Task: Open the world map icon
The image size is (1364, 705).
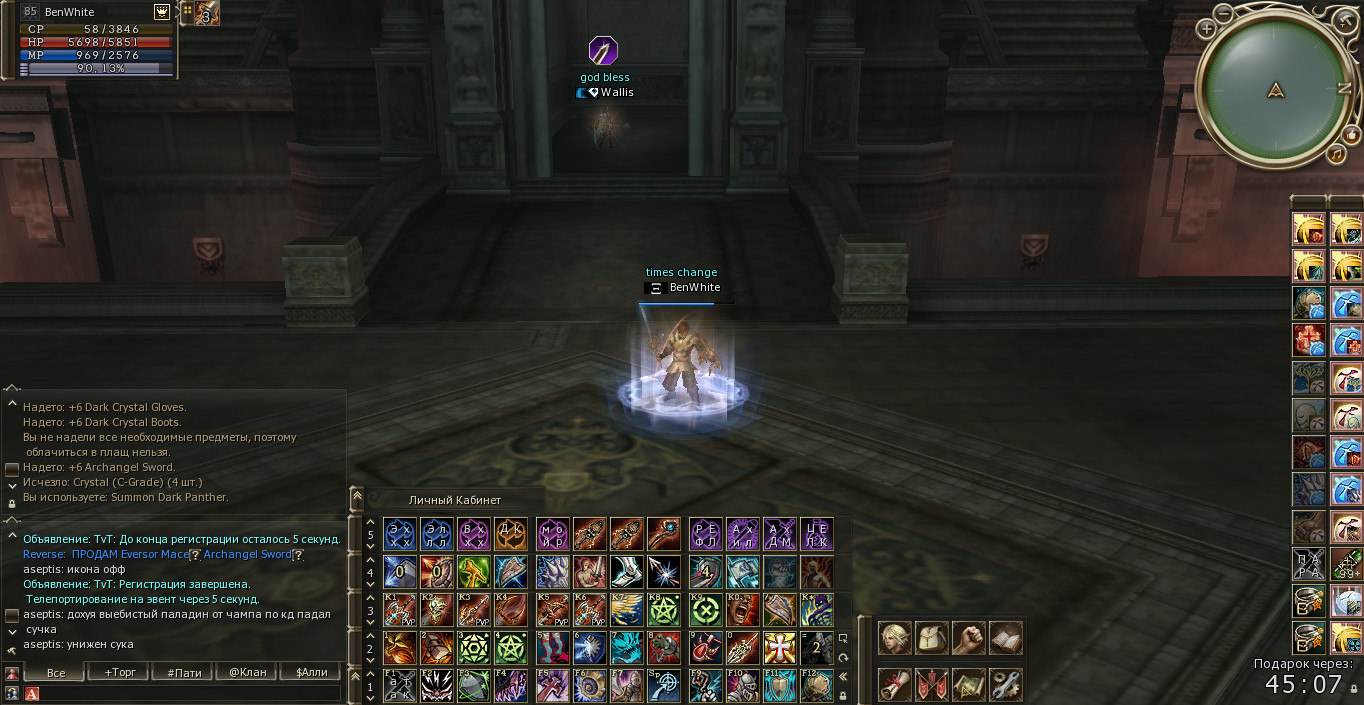Action: [x=968, y=684]
